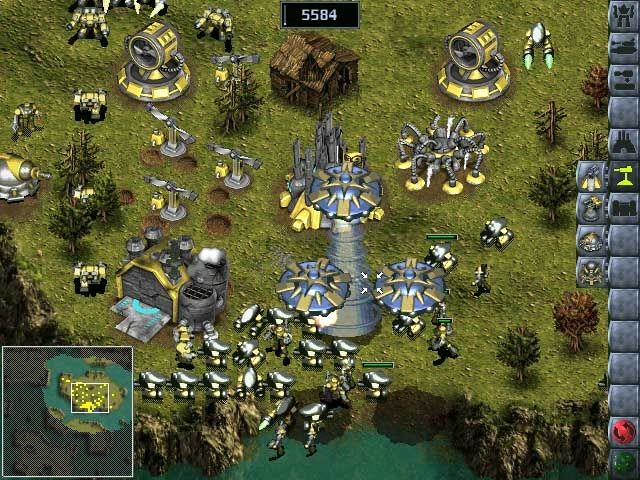Screen dimensions: 640x480
Task: Open the wall structures category
Action: (624, 209)
